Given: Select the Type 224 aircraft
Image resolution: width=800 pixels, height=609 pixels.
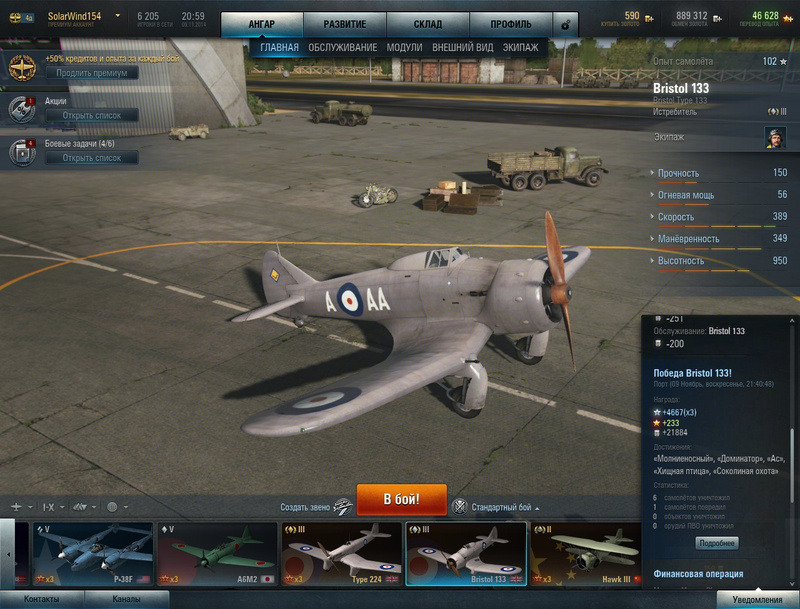Looking at the screenshot, I should click(x=340, y=554).
